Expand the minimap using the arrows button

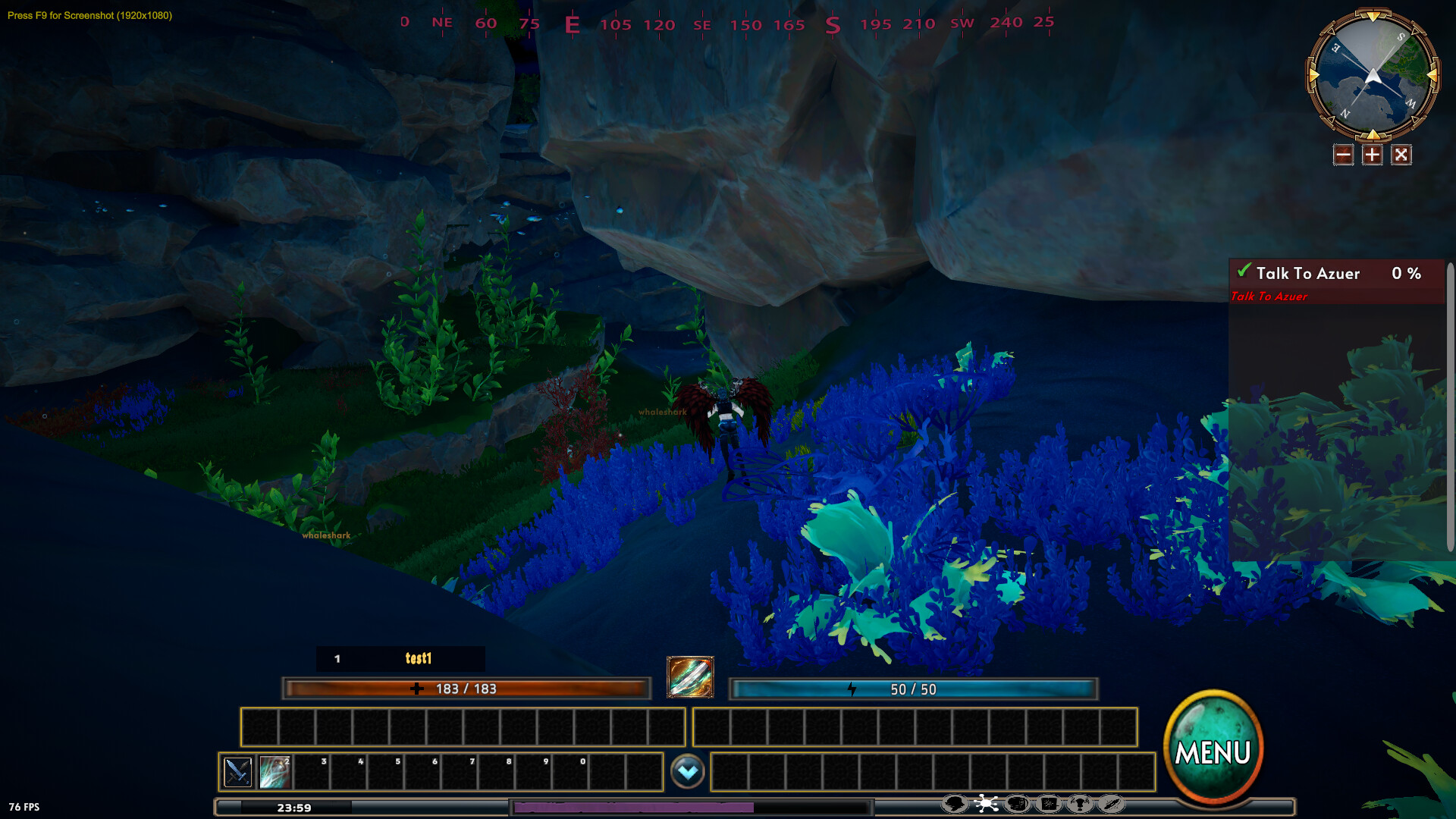tap(1401, 154)
